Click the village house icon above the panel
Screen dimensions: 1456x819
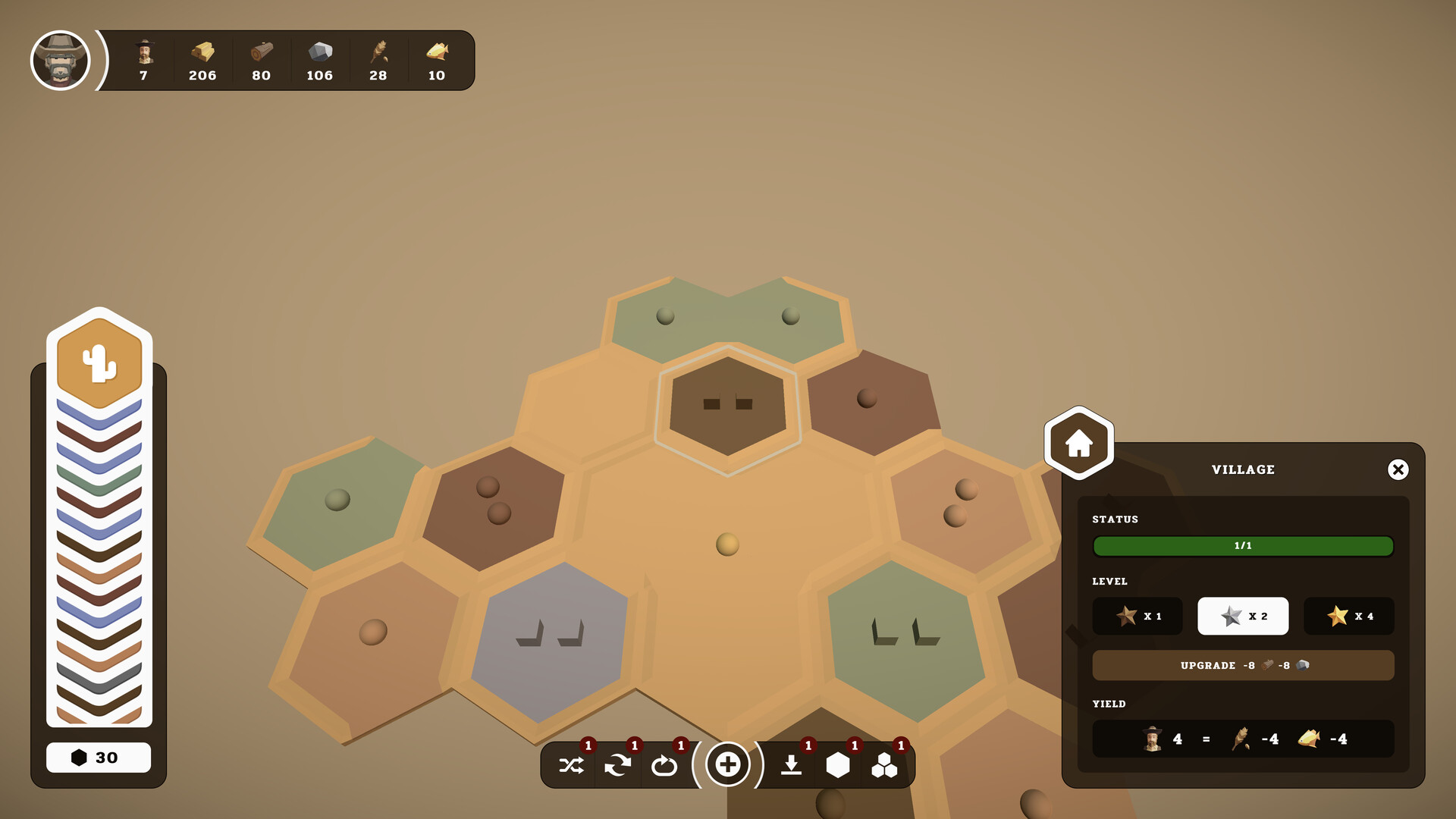coord(1079,441)
